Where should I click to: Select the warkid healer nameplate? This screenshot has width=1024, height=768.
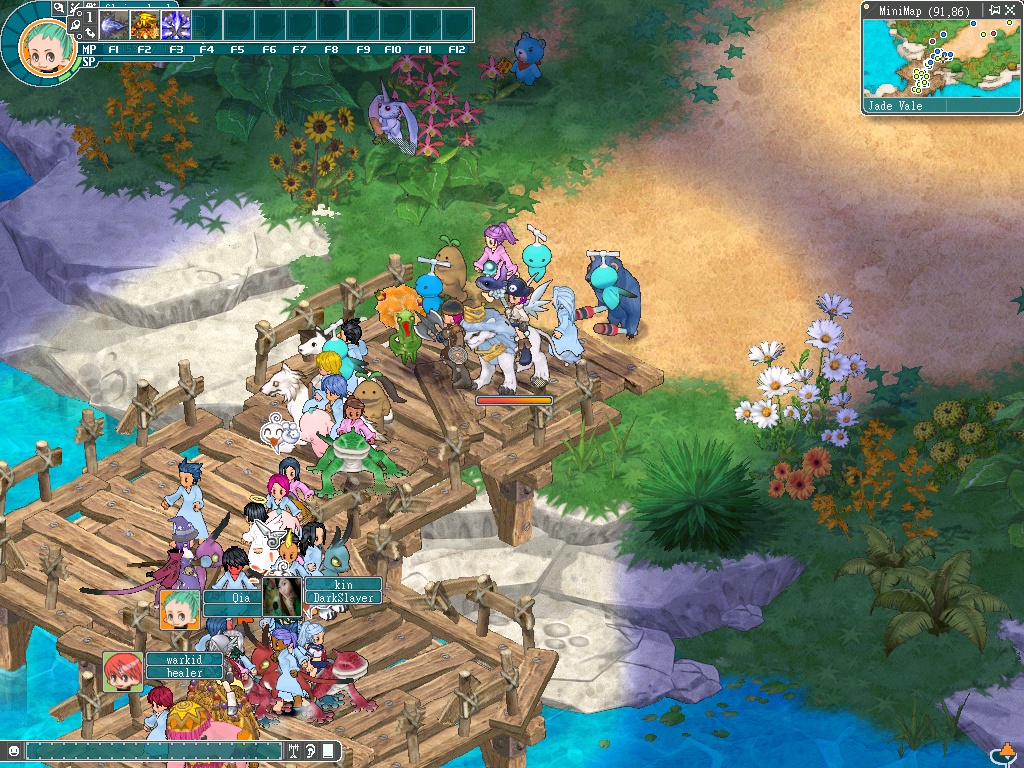(x=184, y=666)
